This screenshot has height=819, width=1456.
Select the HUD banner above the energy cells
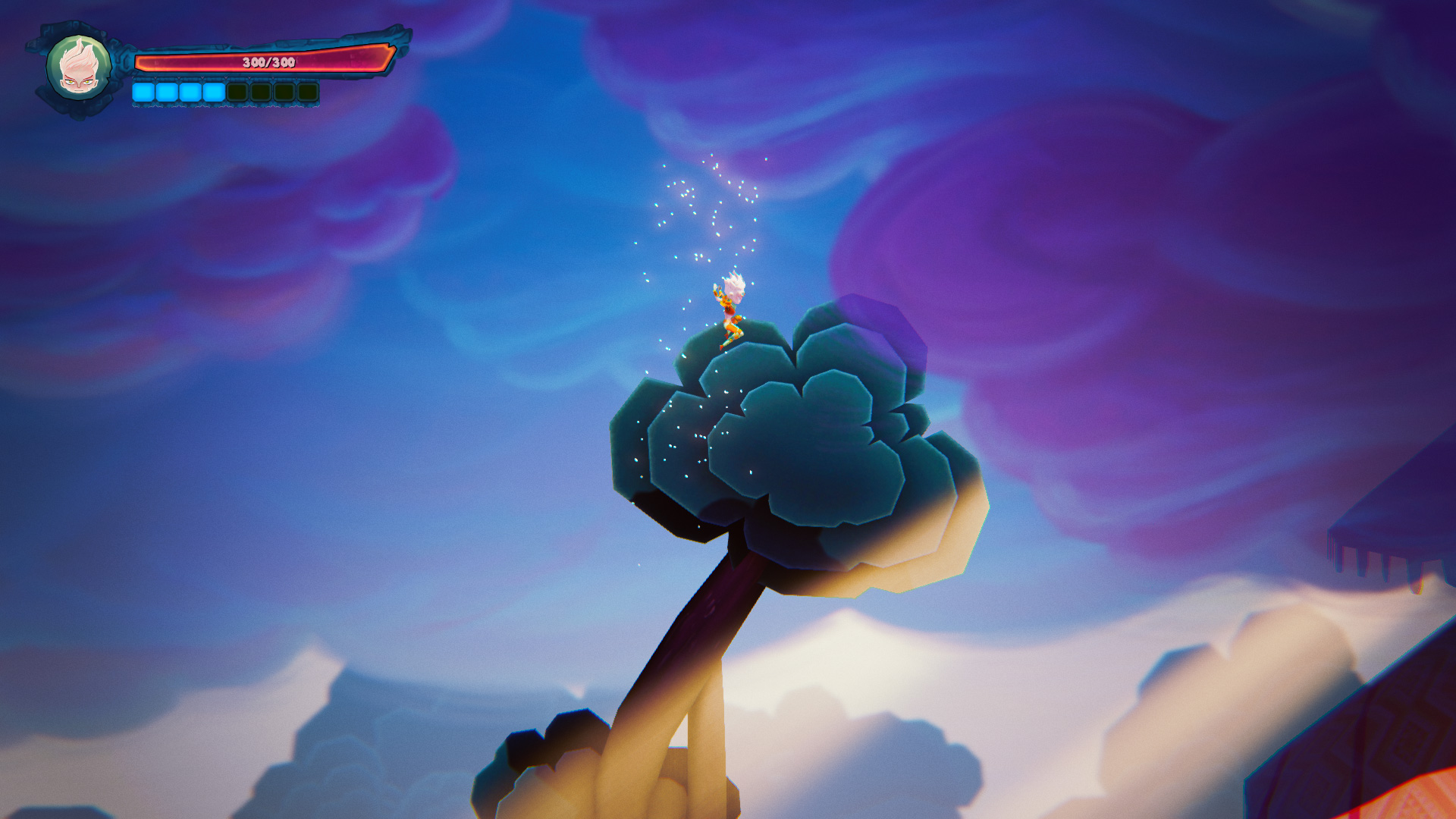[x=224, y=78]
